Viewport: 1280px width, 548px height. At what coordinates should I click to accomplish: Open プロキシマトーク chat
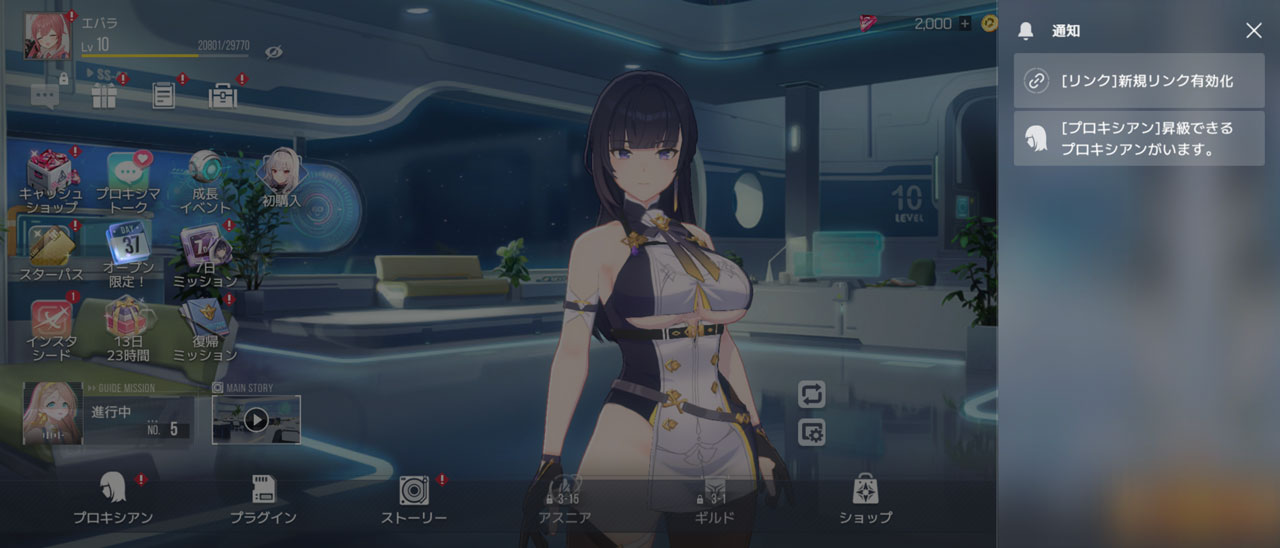coord(129,182)
